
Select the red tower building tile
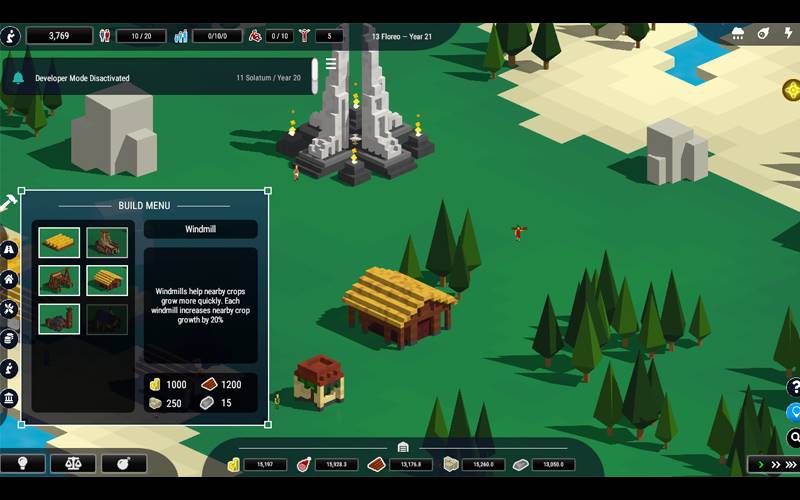pos(60,318)
